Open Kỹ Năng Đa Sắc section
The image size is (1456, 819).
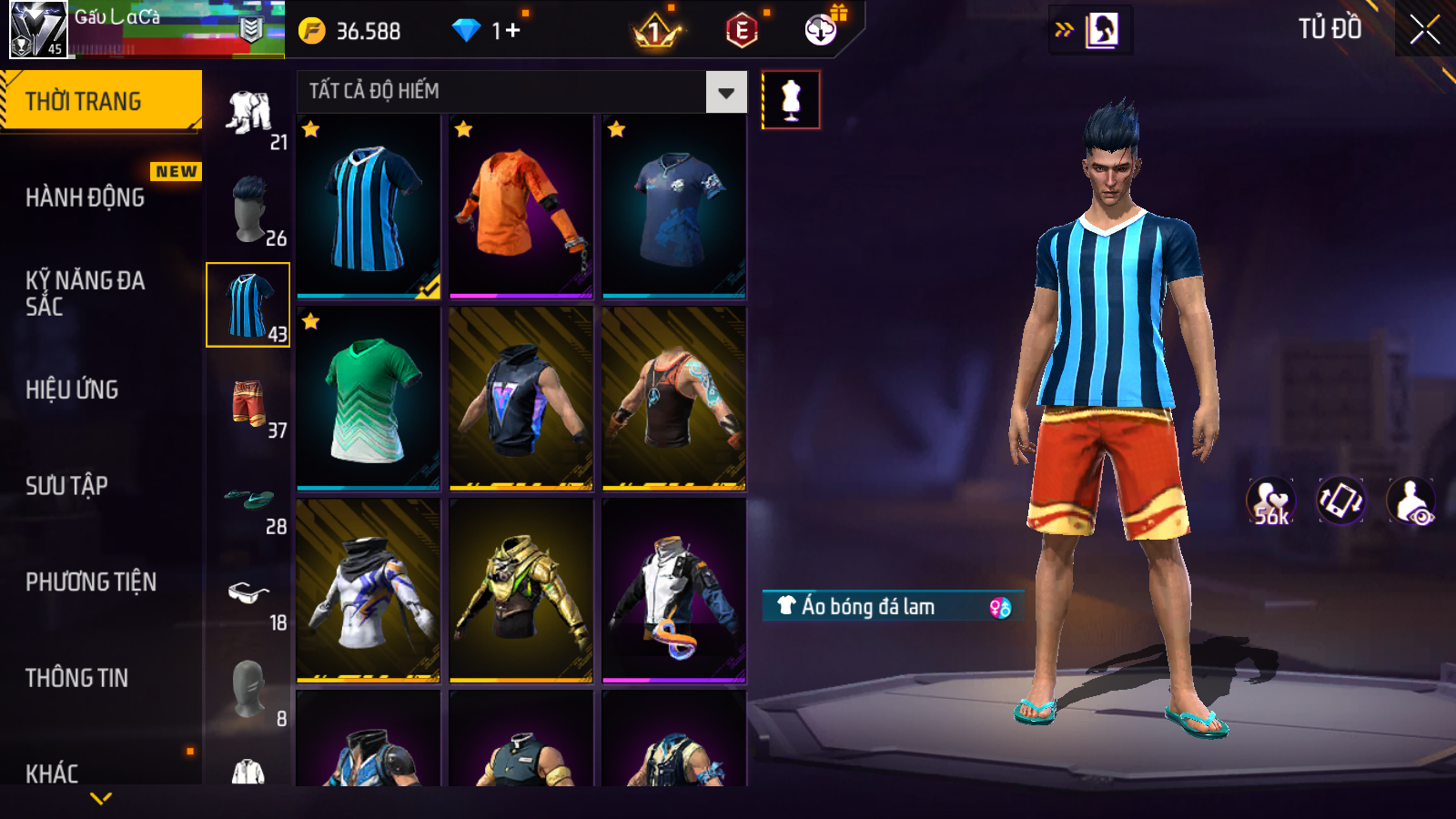click(x=86, y=293)
